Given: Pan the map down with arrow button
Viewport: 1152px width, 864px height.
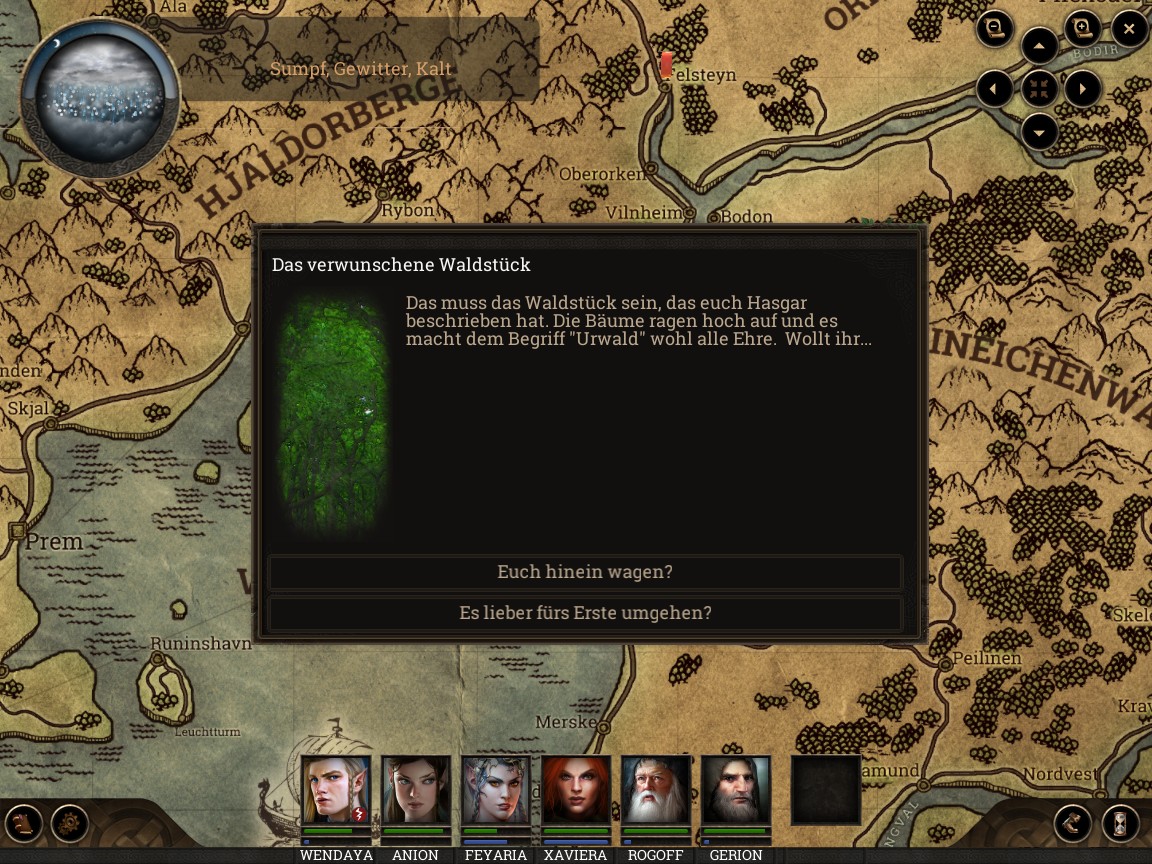Looking at the screenshot, I should pyautogui.click(x=1040, y=132).
